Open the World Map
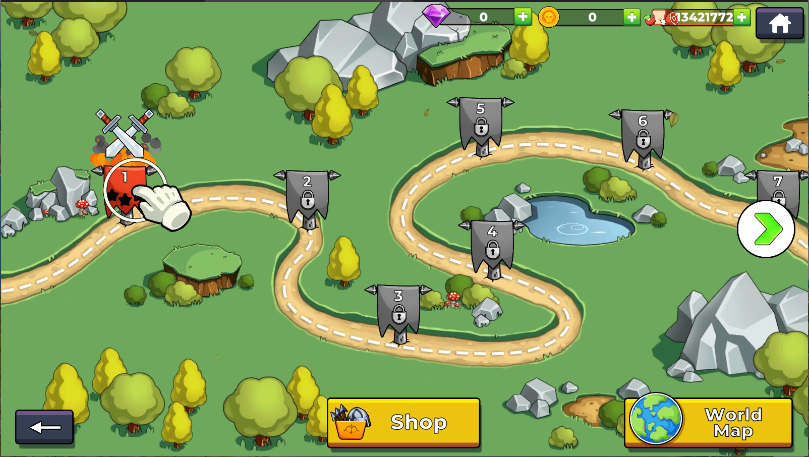 pos(708,422)
